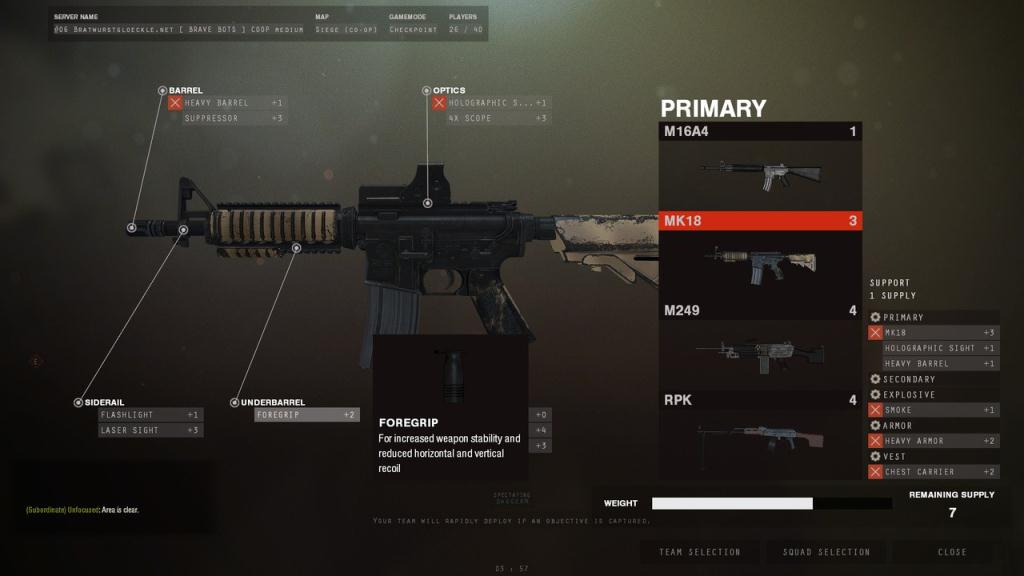Remove the Chest Carrier vest
Screen dimensions: 1024x576
pos(876,472)
